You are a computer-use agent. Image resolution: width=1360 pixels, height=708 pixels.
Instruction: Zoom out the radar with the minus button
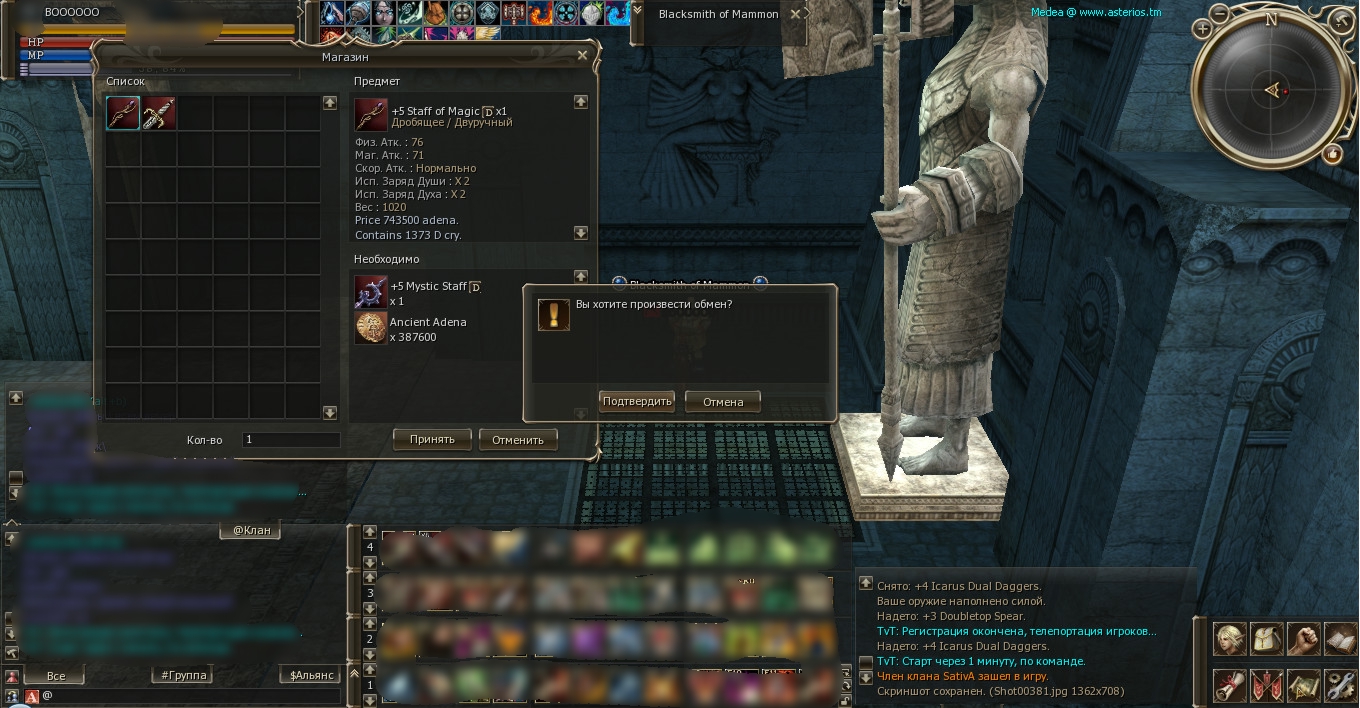click(x=1220, y=14)
